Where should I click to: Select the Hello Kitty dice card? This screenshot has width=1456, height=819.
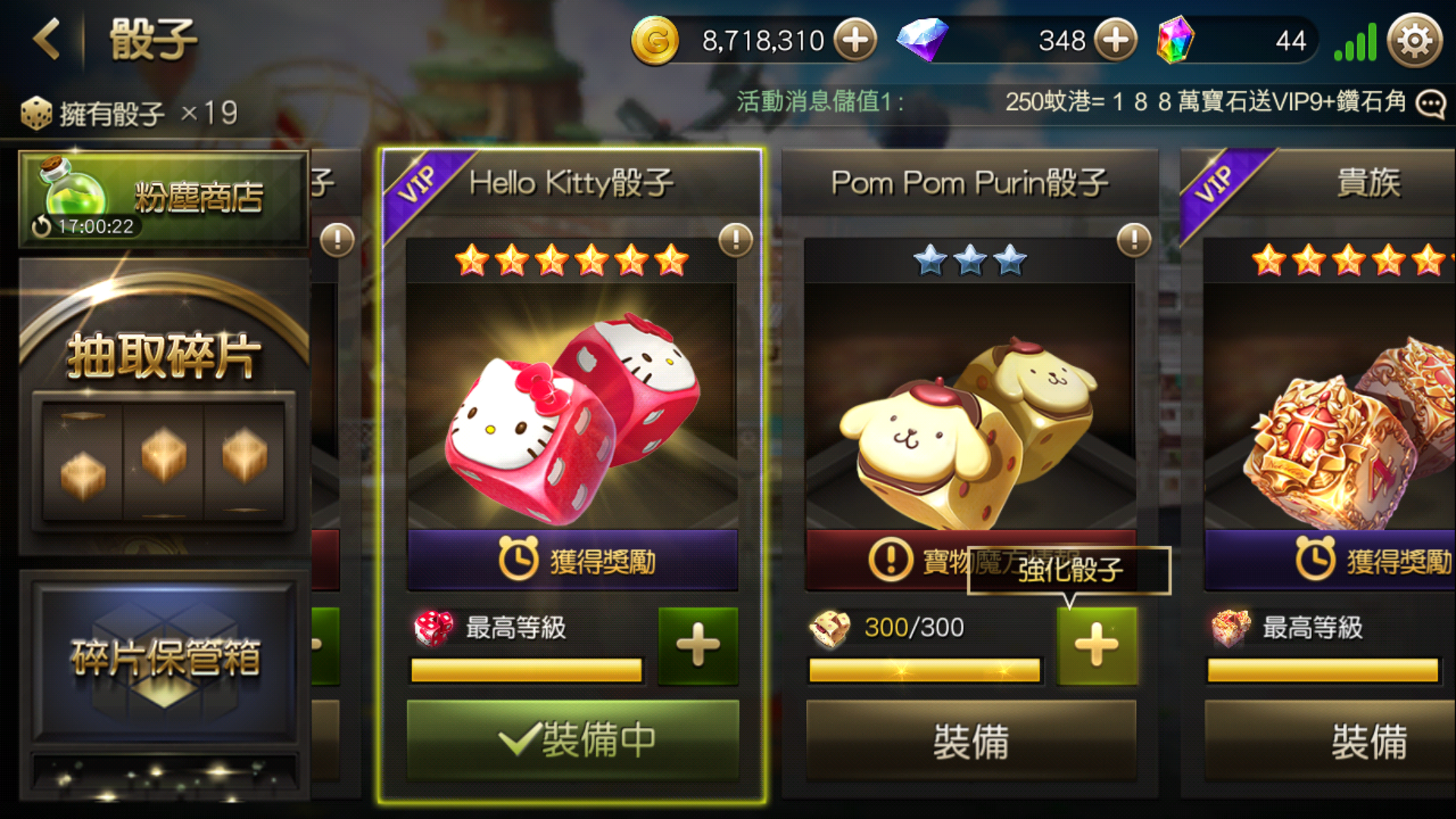click(572, 402)
